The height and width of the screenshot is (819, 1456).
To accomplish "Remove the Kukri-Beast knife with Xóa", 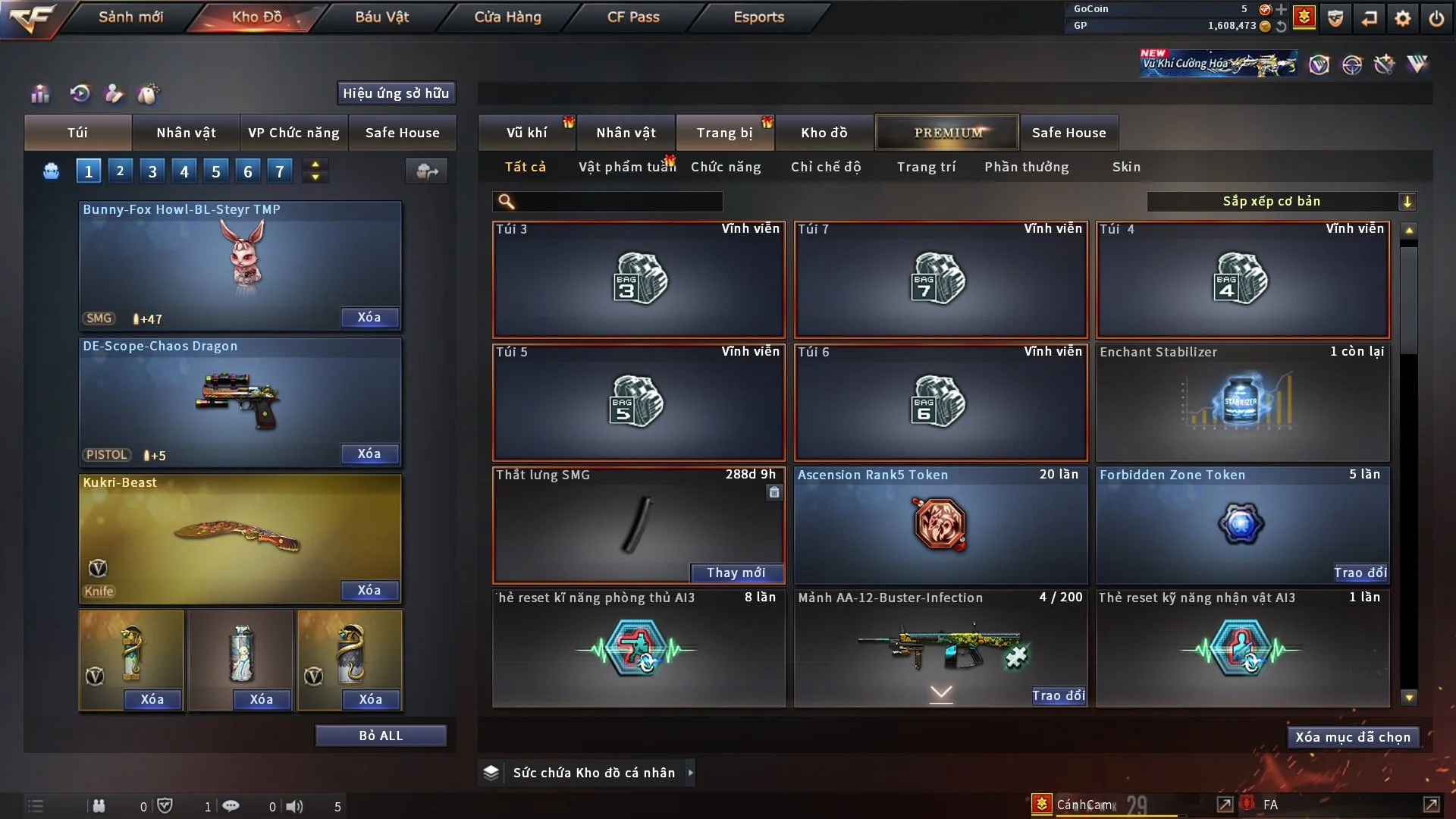I will tap(369, 590).
